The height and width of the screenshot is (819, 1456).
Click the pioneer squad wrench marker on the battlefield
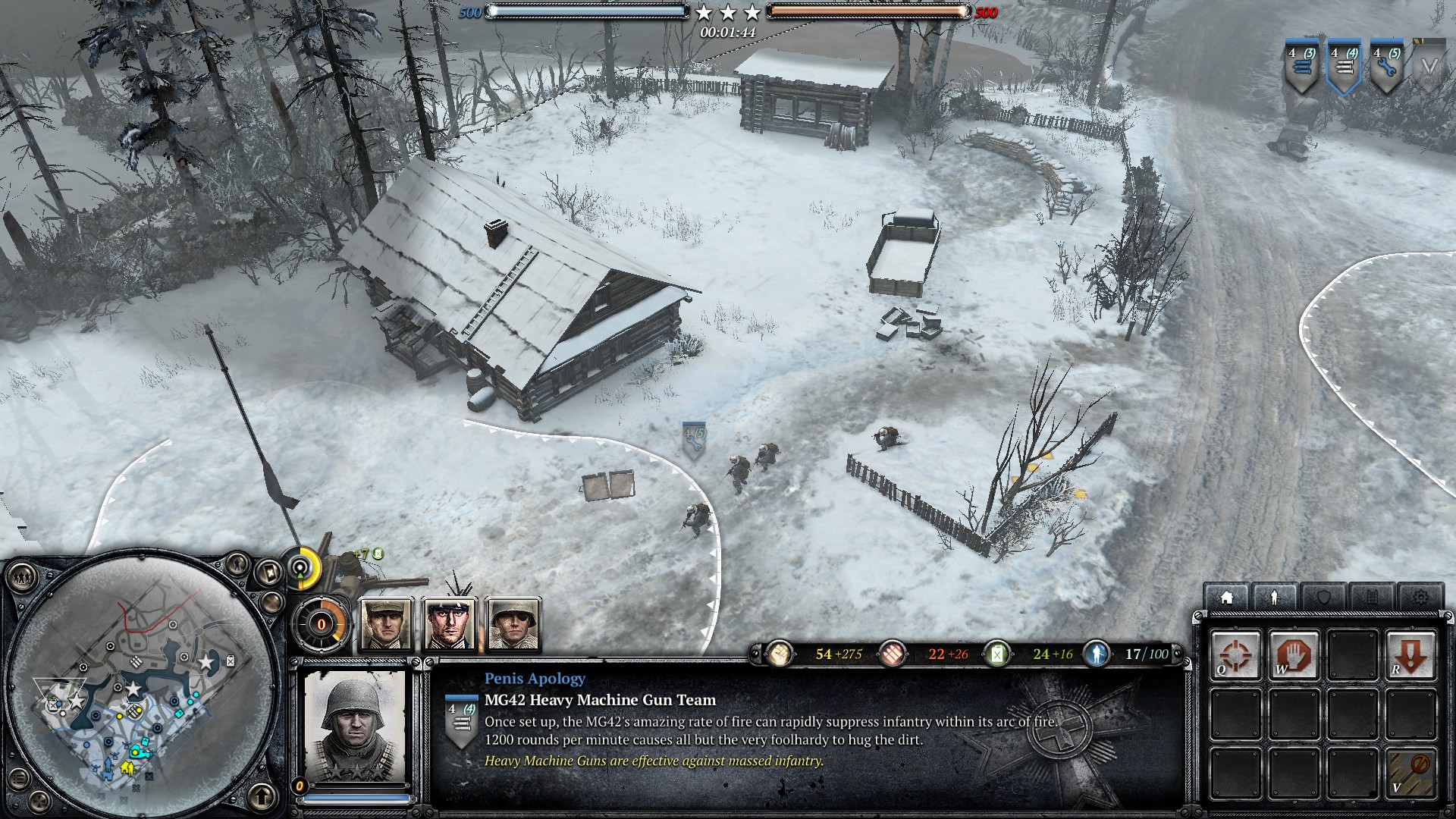click(x=693, y=440)
